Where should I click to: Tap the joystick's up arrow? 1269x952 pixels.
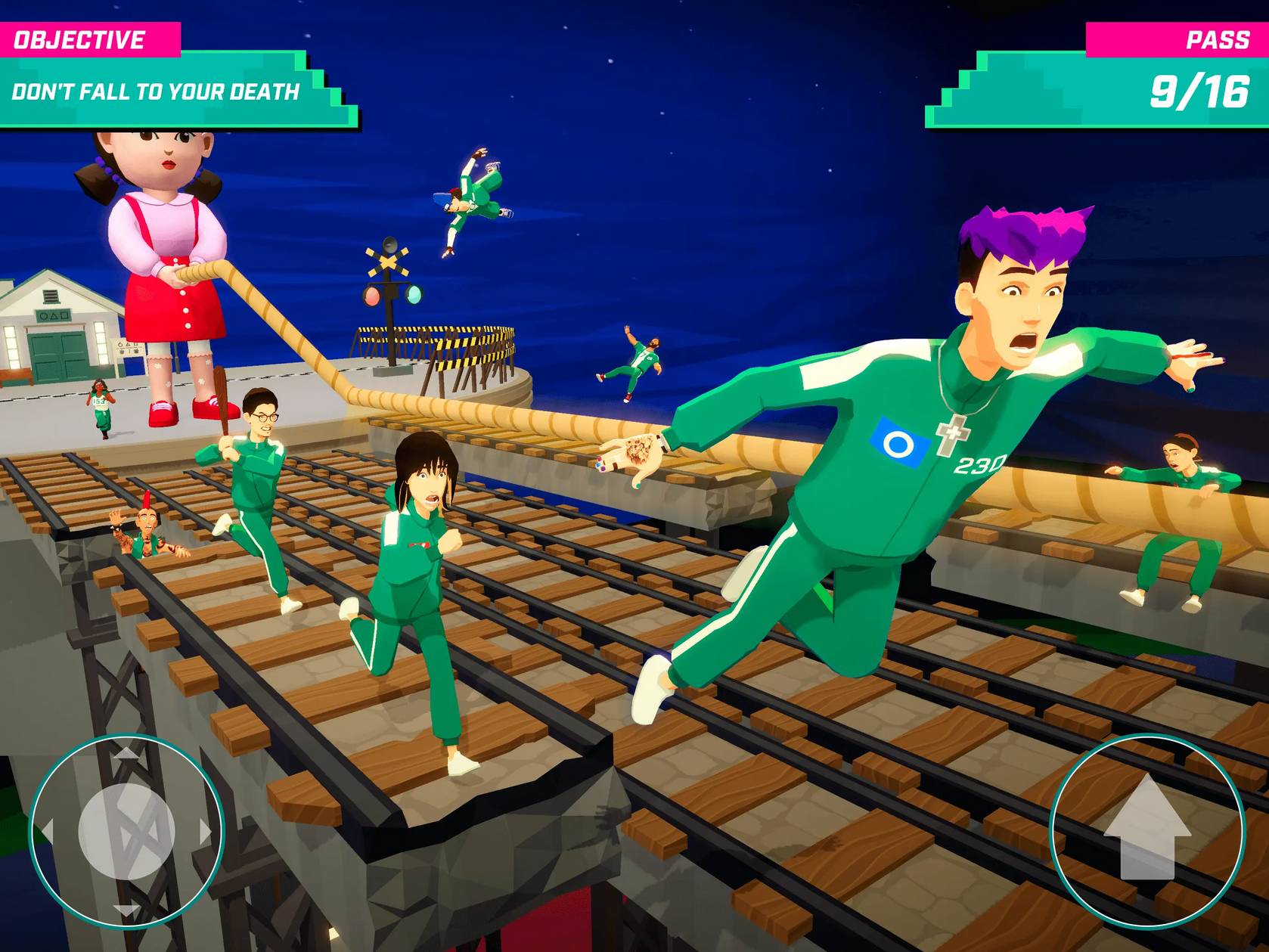pyautogui.click(x=126, y=752)
